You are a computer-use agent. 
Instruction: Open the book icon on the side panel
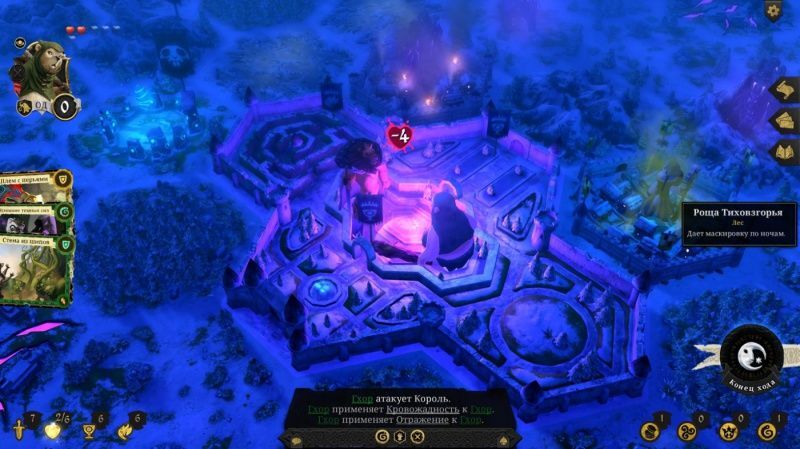click(783, 151)
